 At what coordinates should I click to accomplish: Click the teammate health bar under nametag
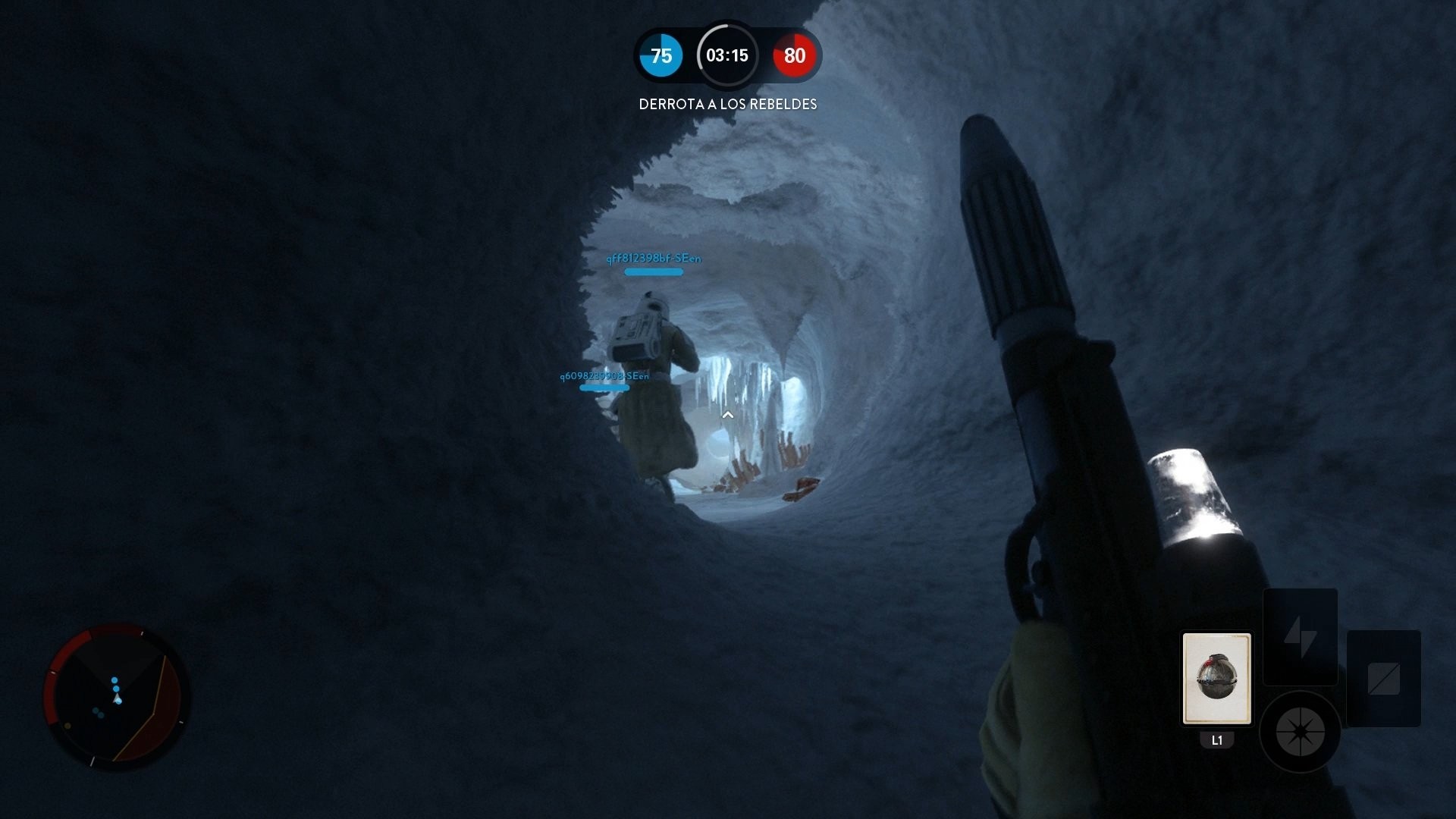click(652, 271)
